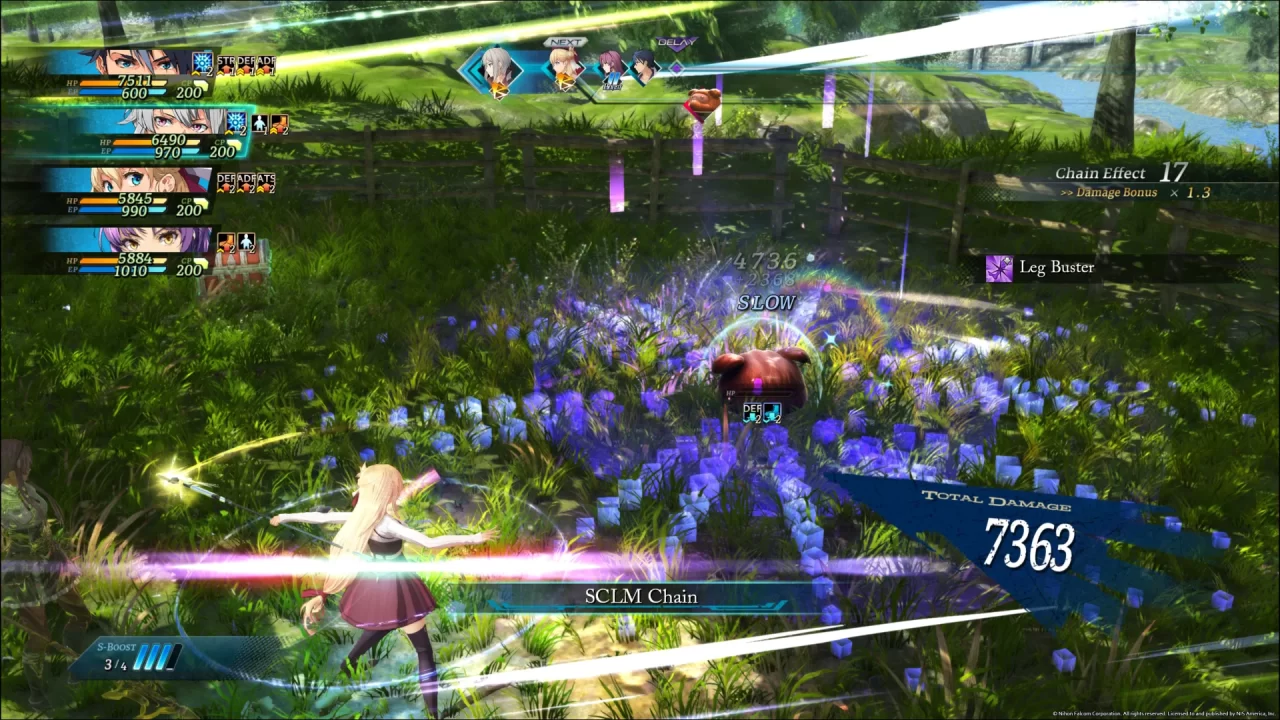Click the second character's CP 200 gauge
The height and width of the screenshot is (720, 1280).
tap(223, 151)
